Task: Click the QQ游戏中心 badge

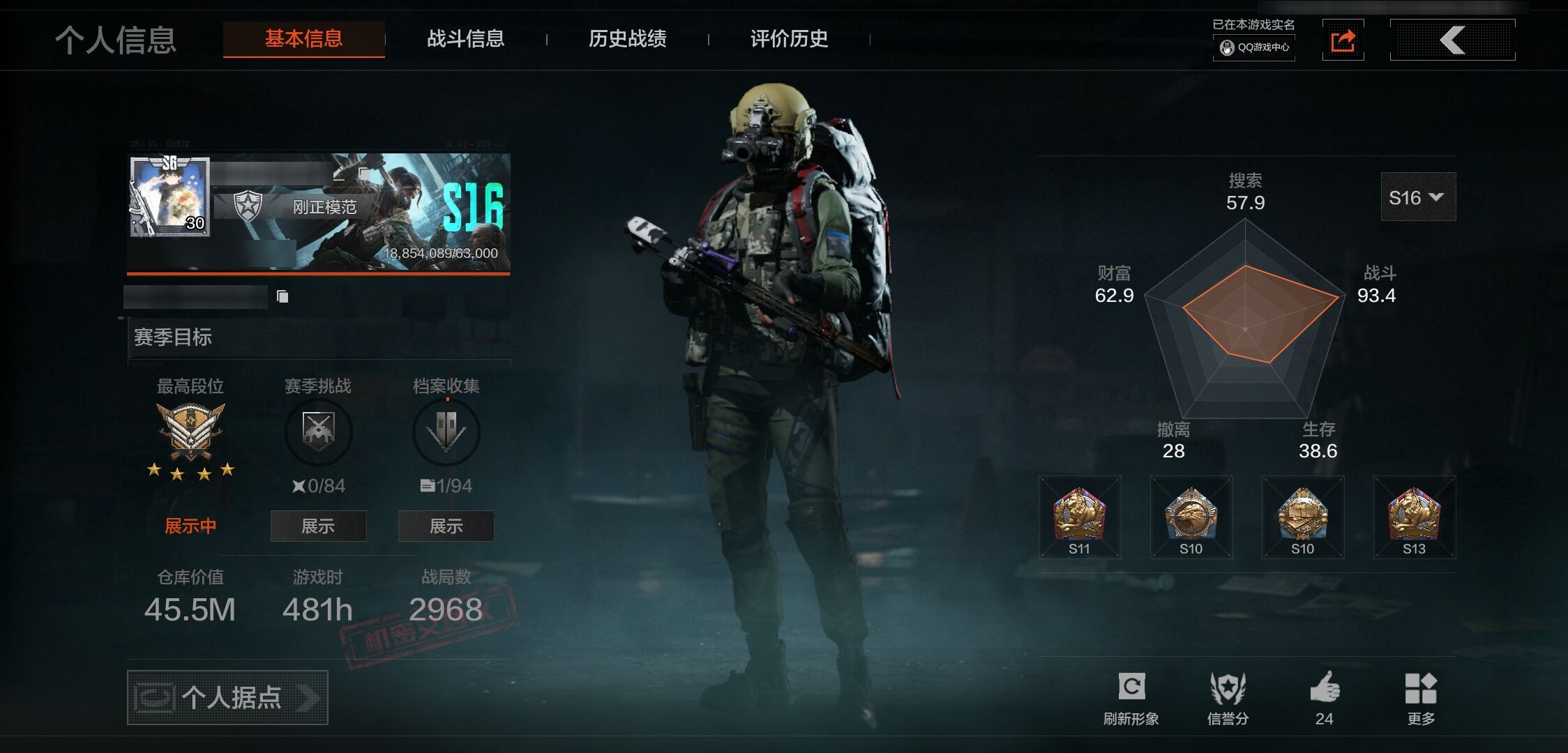Action: (1254, 47)
